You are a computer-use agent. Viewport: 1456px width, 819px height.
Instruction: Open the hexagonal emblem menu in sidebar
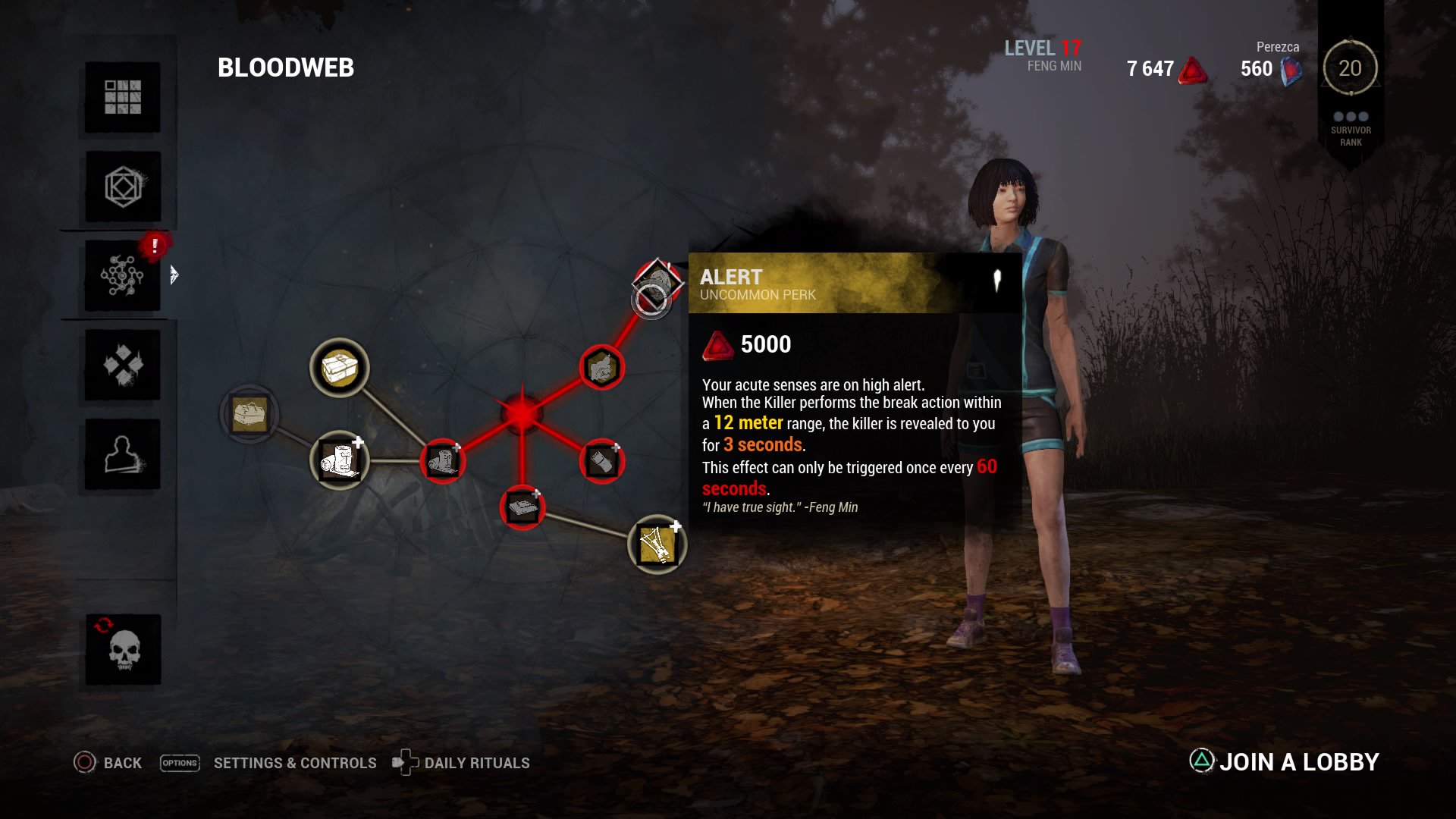(x=122, y=187)
